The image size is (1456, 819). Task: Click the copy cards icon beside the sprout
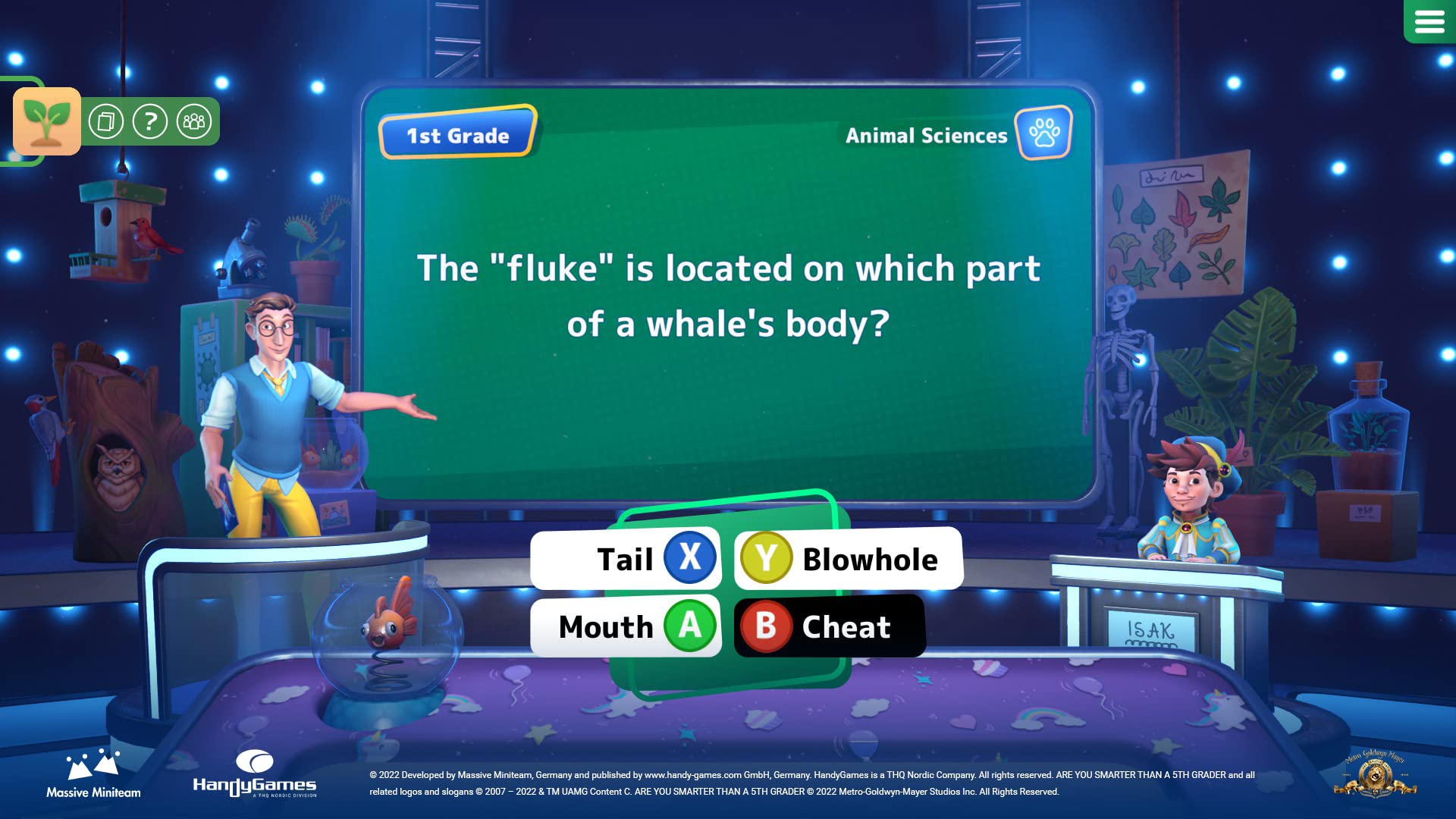click(x=106, y=120)
